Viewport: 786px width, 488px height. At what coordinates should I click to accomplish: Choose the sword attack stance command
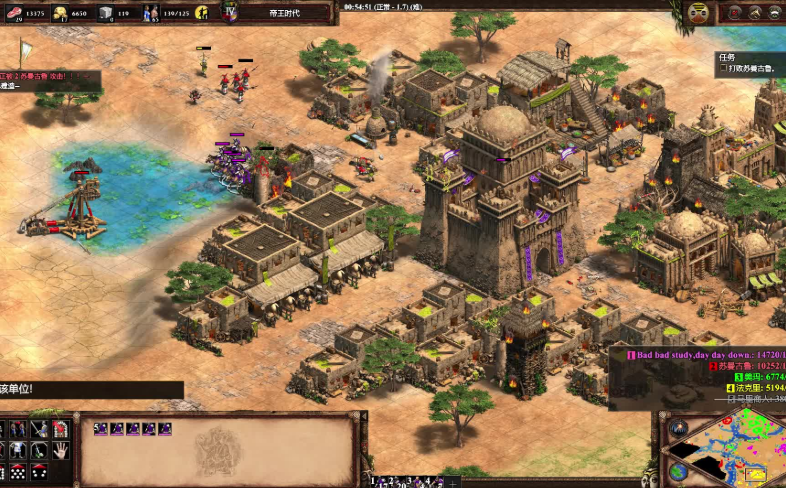[x=38, y=429]
